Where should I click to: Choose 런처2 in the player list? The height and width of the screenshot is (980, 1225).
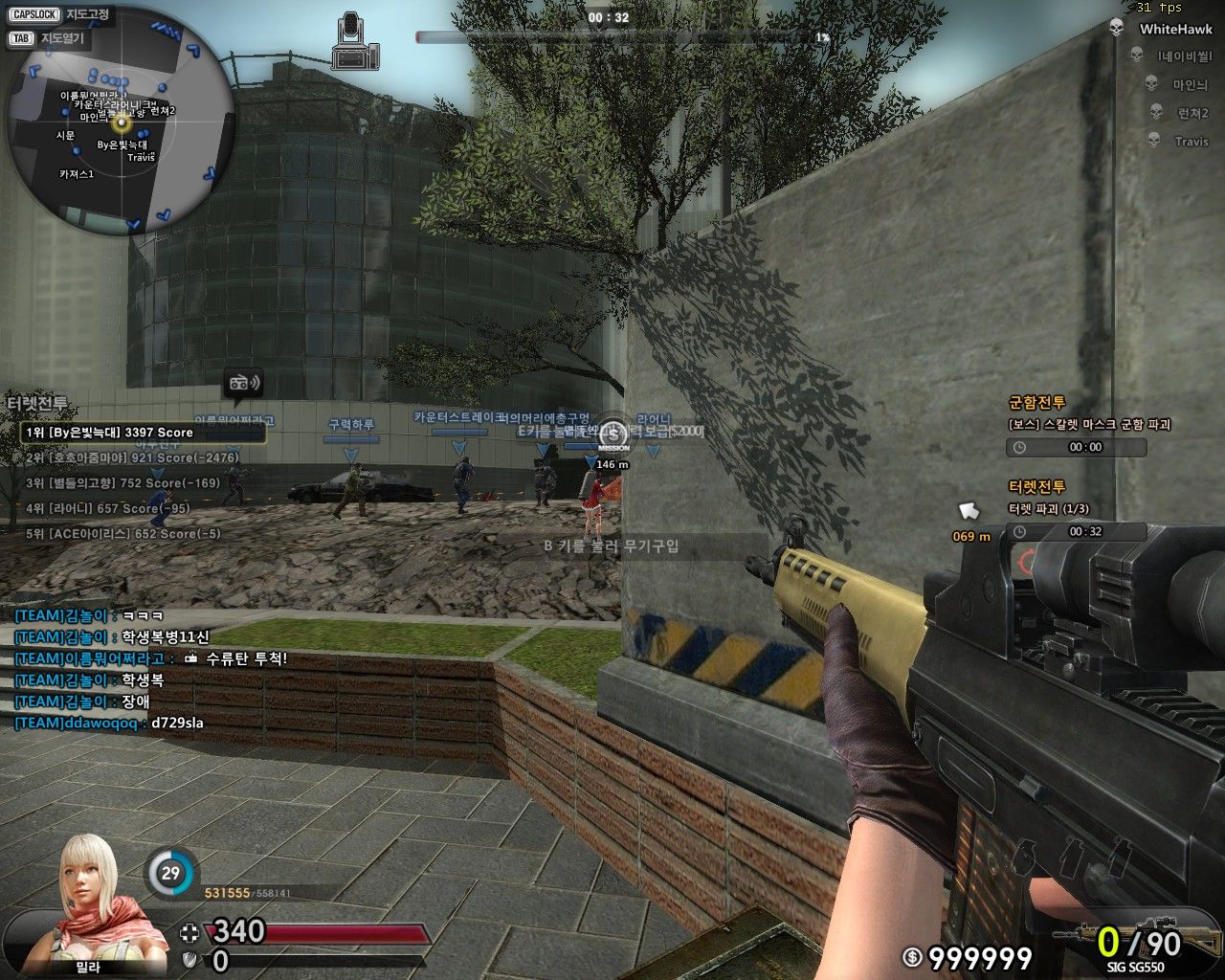[1192, 113]
